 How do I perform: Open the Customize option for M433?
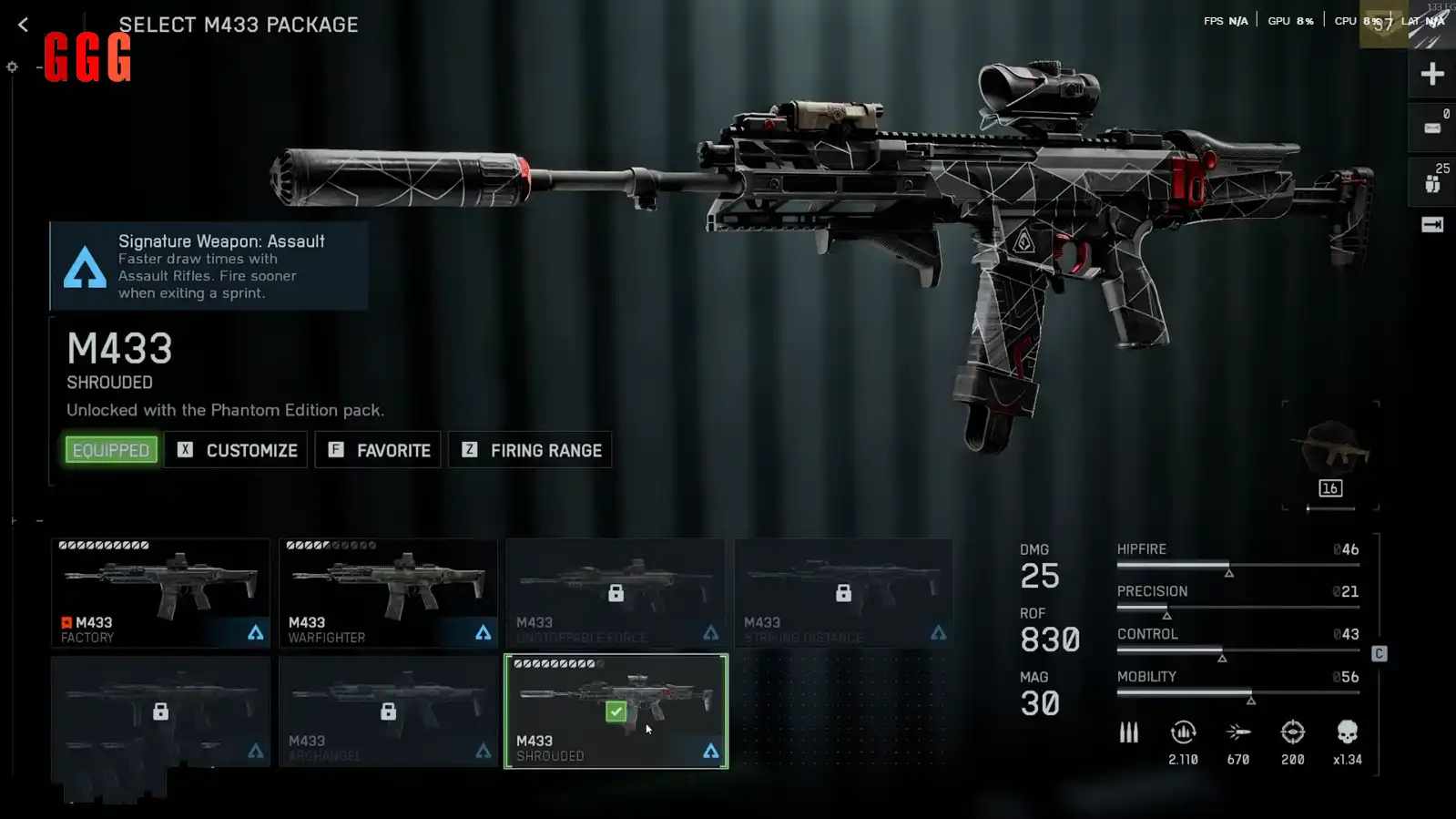pos(237,450)
